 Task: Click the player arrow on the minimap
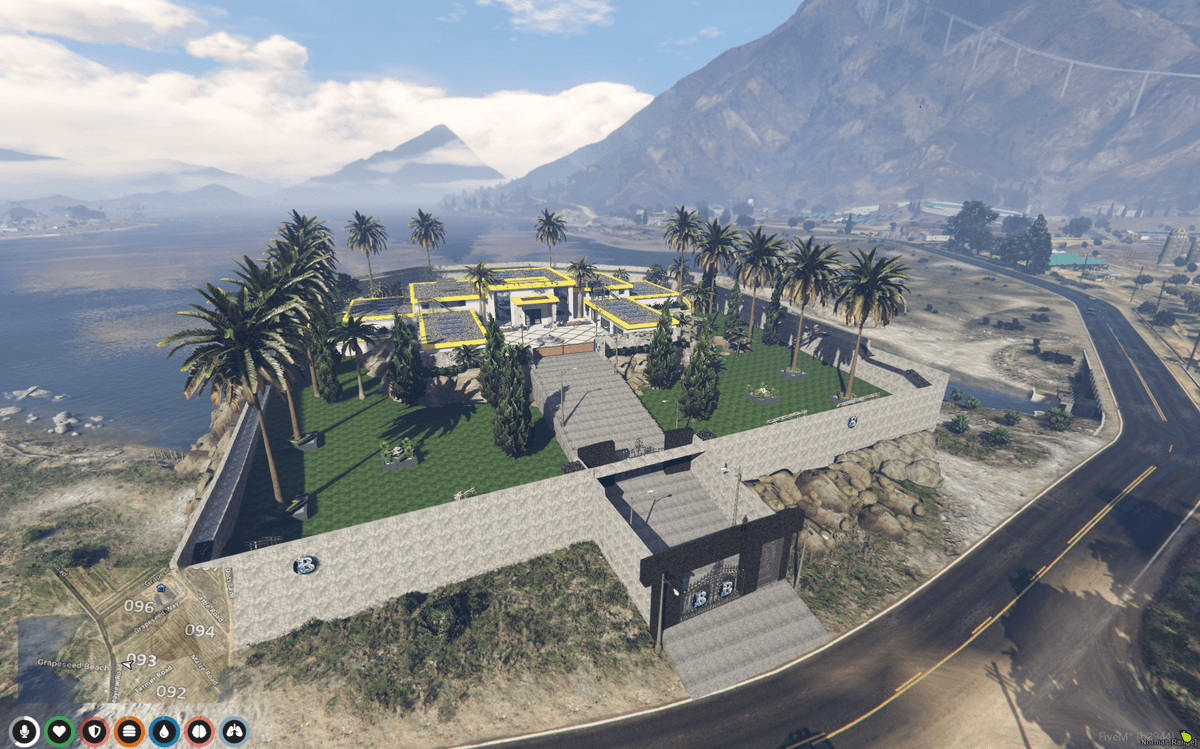pos(127,664)
